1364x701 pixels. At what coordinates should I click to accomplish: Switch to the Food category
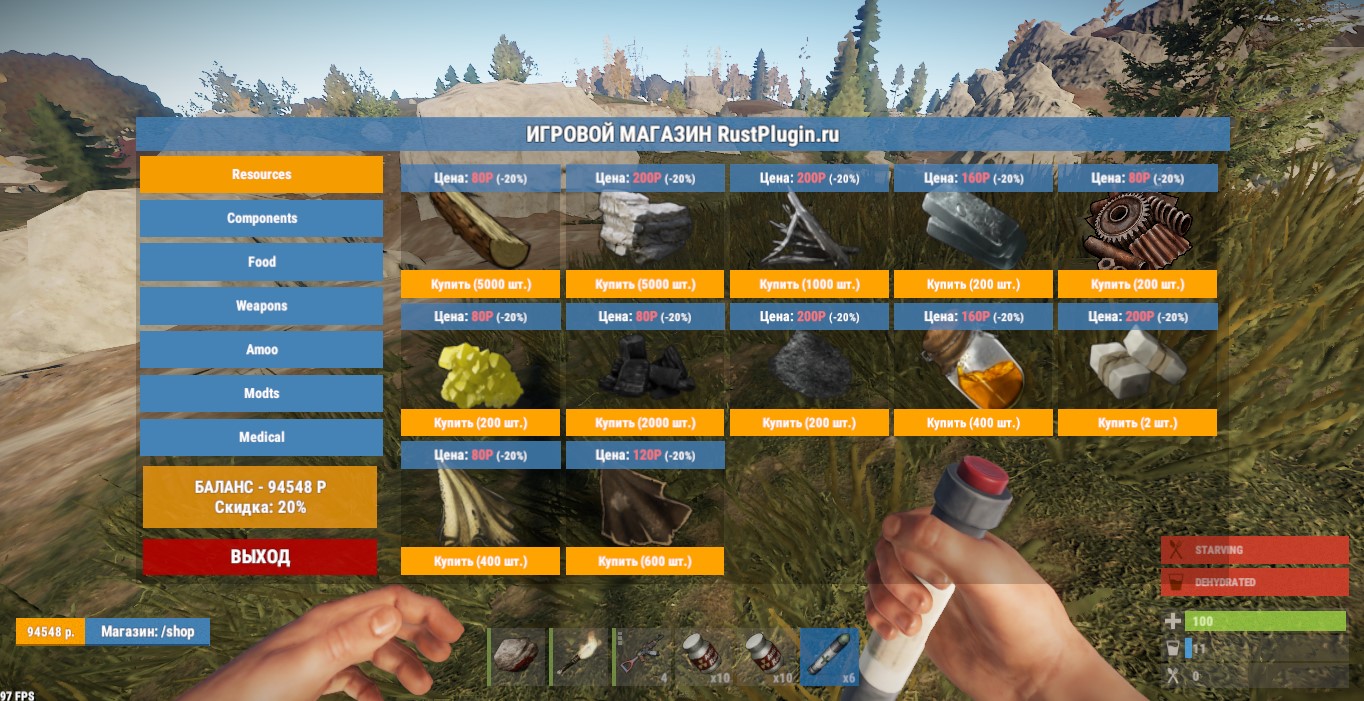click(261, 262)
